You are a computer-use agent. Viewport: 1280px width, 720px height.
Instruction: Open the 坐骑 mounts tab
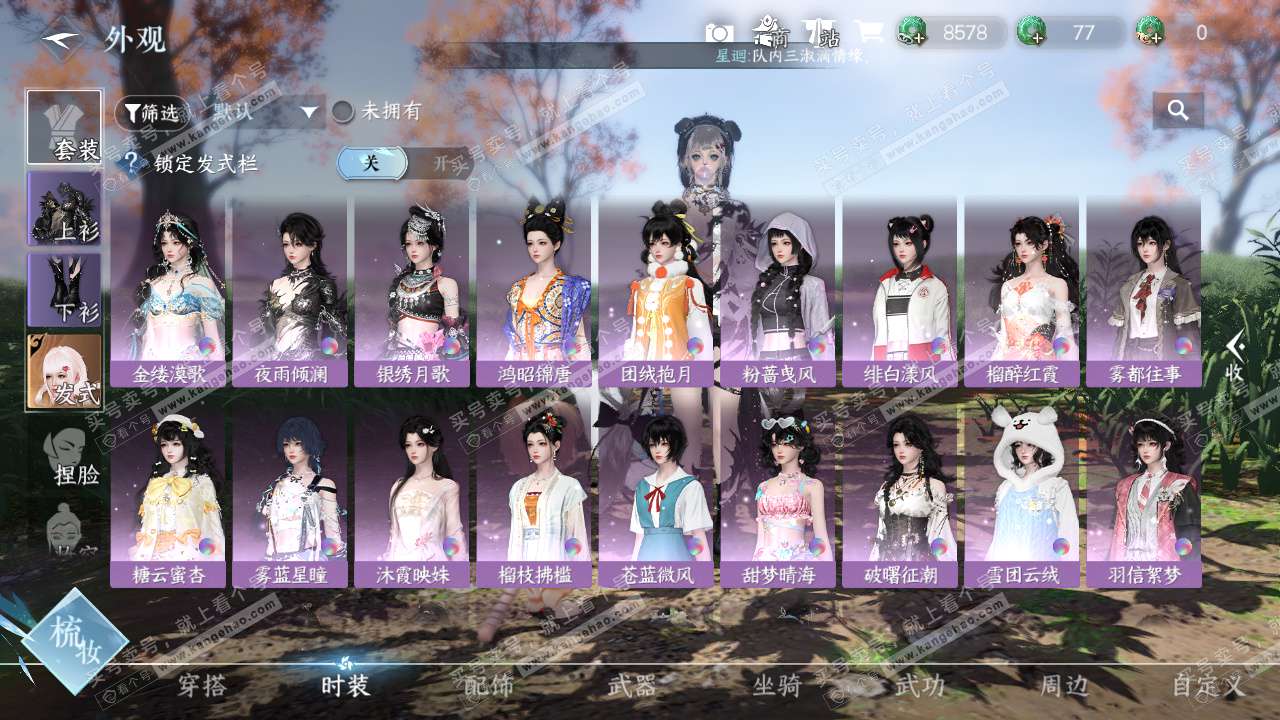776,686
